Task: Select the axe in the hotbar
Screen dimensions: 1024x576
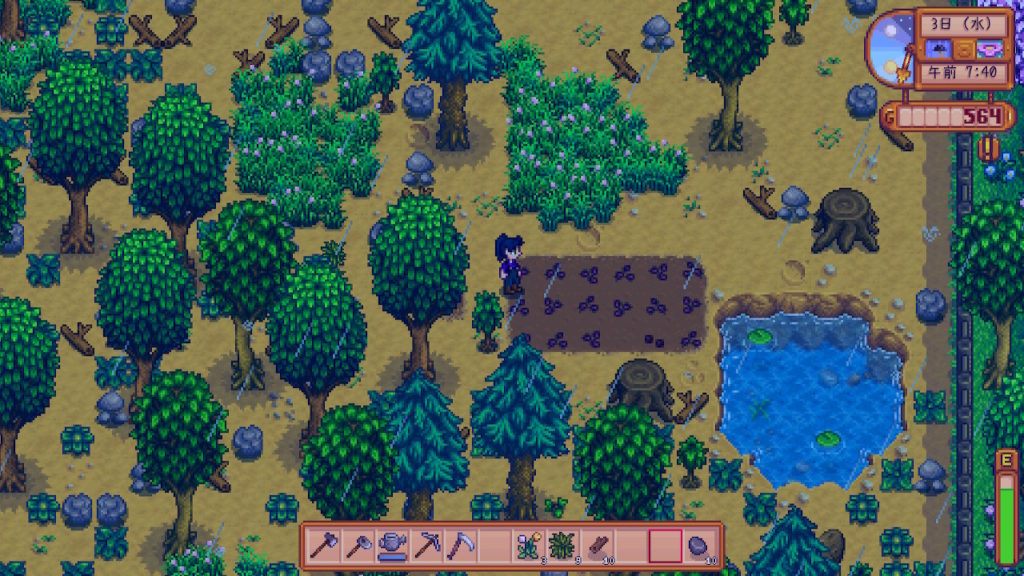Action: point(325,546)
